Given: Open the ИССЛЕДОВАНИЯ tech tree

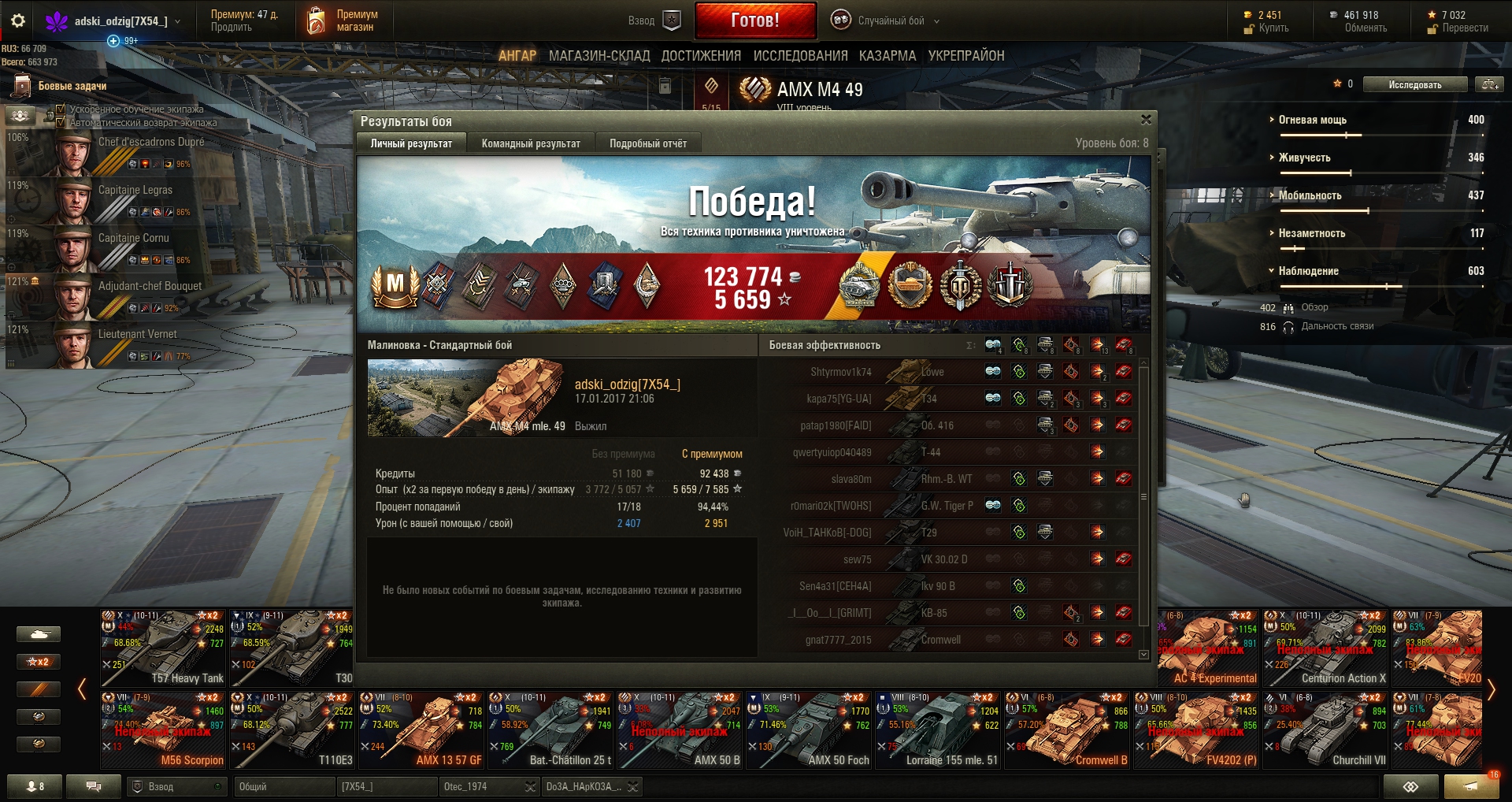Looking at the screenshot, I should [x=800, y=56].
